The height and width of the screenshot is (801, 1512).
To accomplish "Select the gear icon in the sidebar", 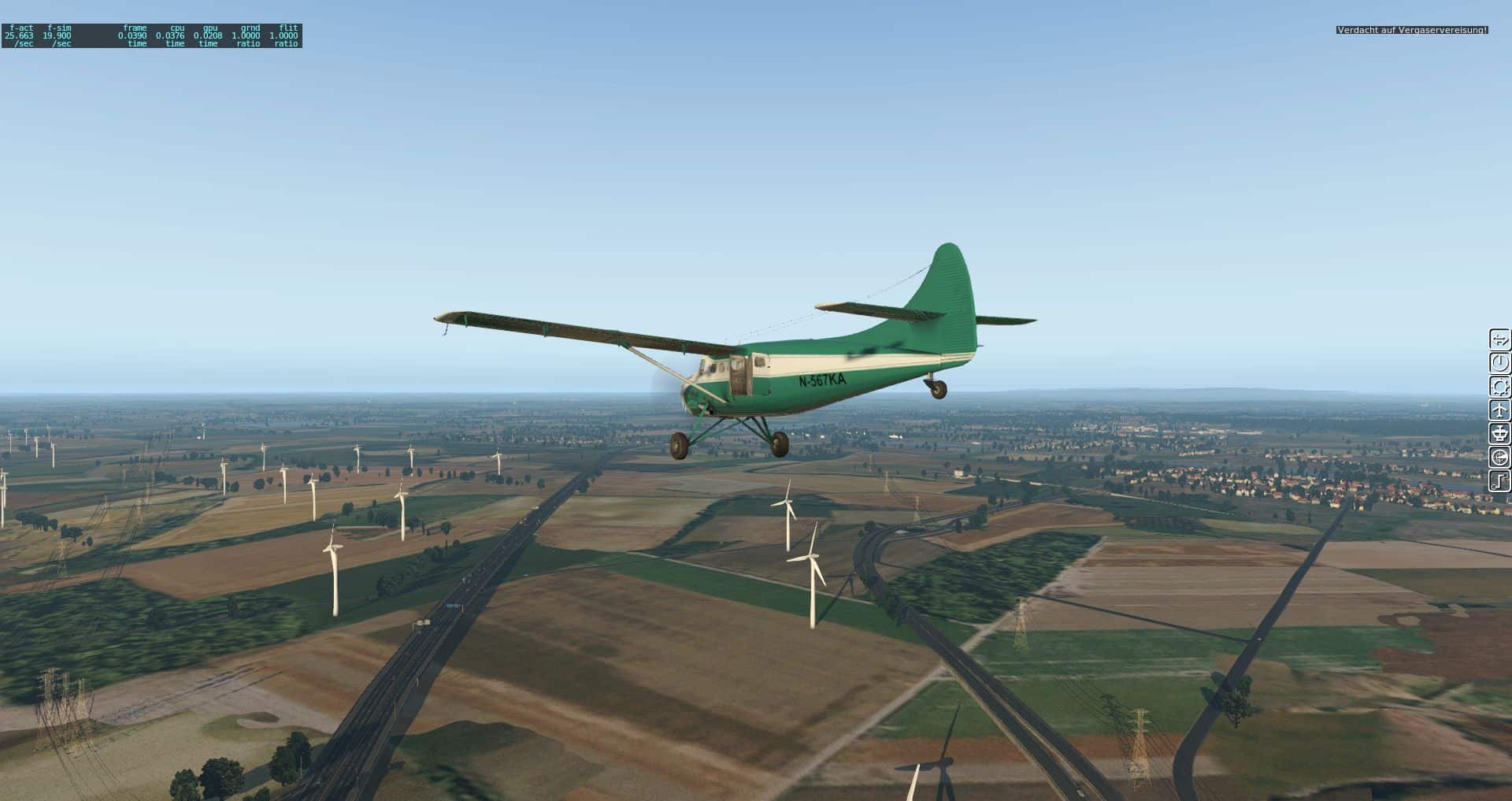I will [x=1499, y=387].
